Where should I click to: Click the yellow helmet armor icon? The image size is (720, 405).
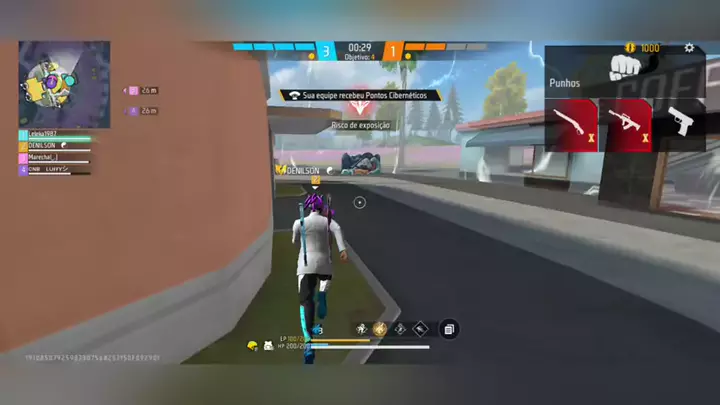coord(253,346)
